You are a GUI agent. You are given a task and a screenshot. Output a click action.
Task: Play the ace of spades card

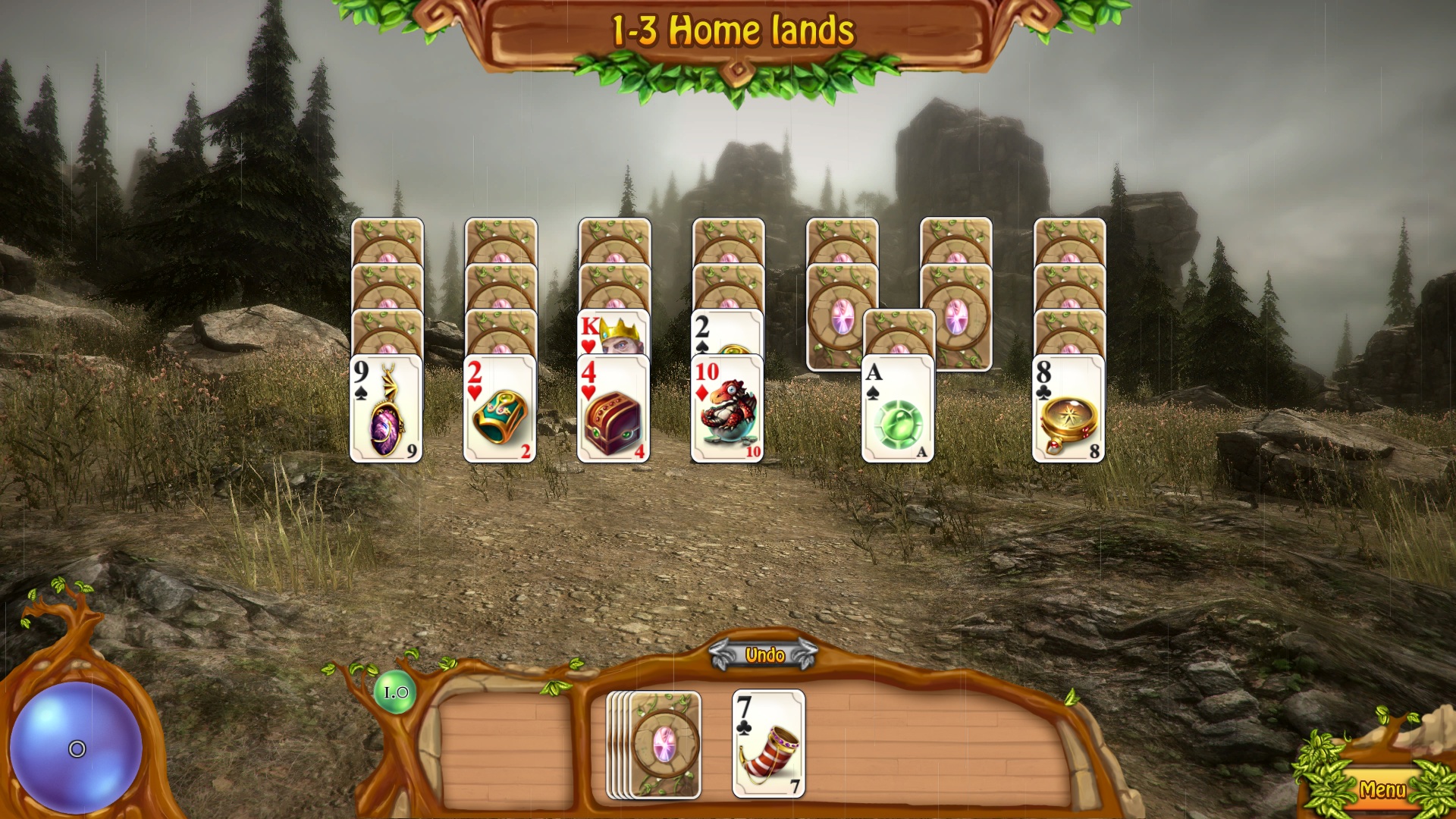pos(898,409)
